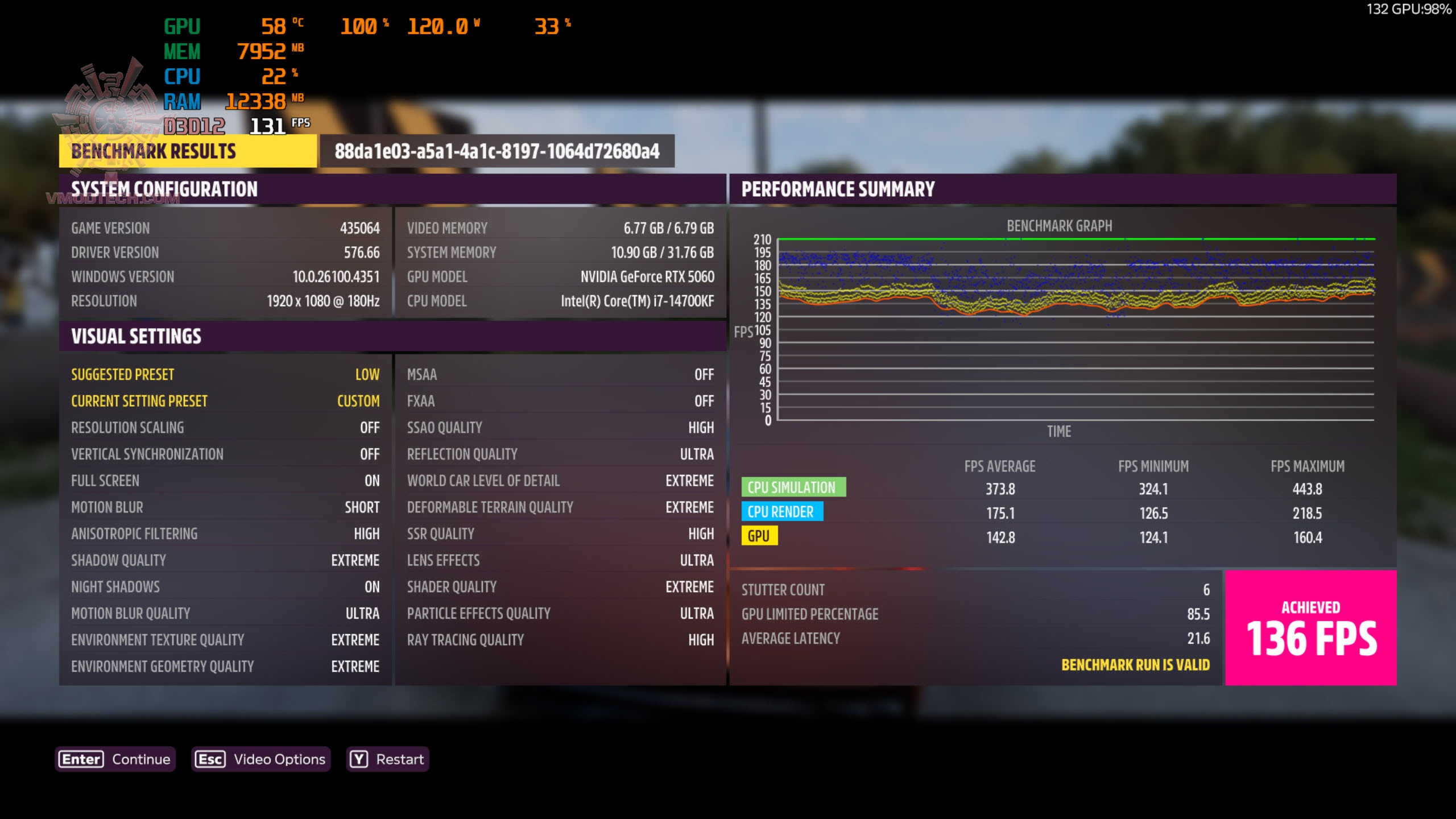Viewport: 1456px width, 819px height.
Task: Switch to the Performance Summary panel
Action: (838, 188)
